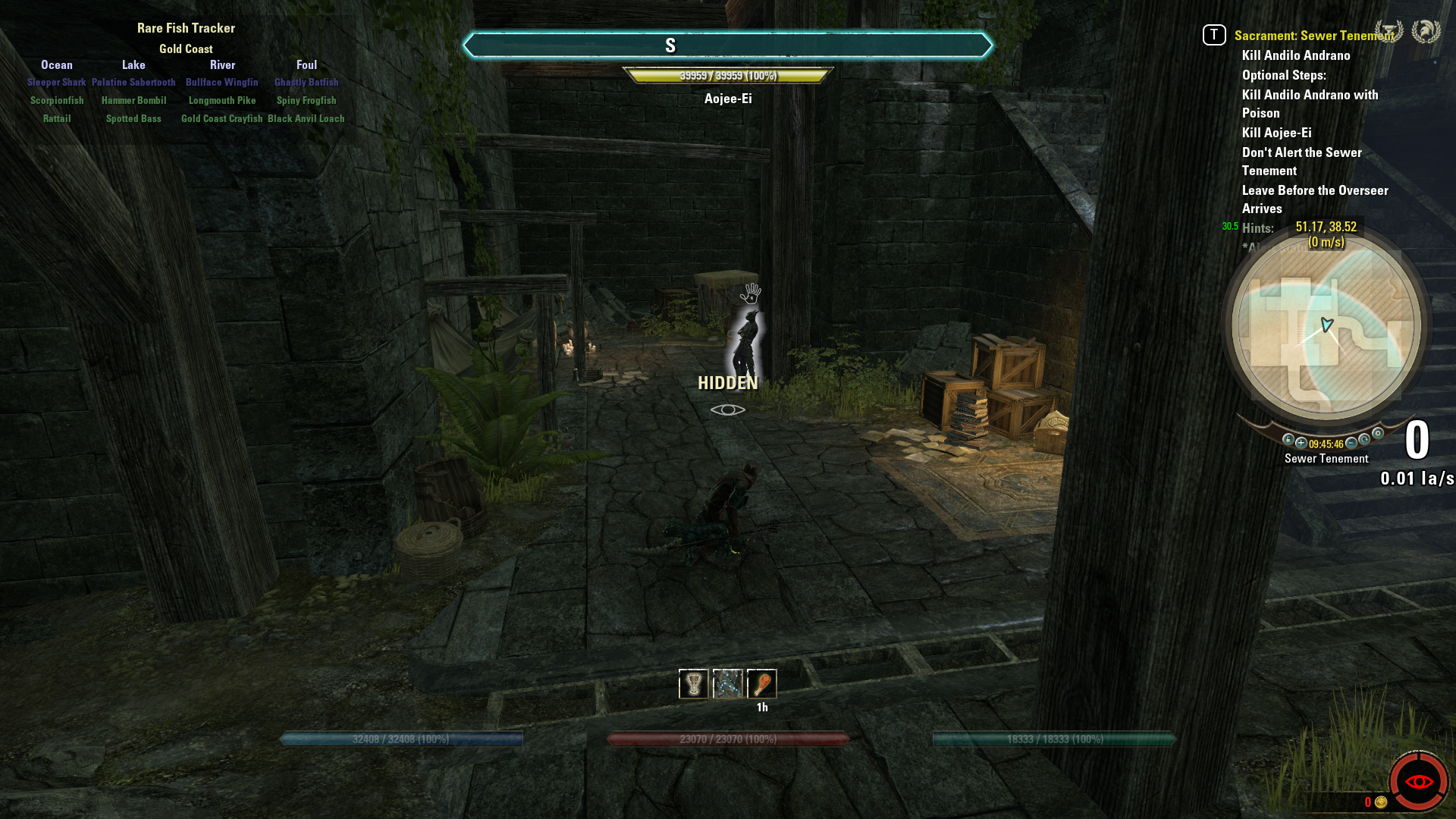Click the red eye stealth indicator
The width and height of the screenshot is (1456, 819).
click(x=1419, y=782)
